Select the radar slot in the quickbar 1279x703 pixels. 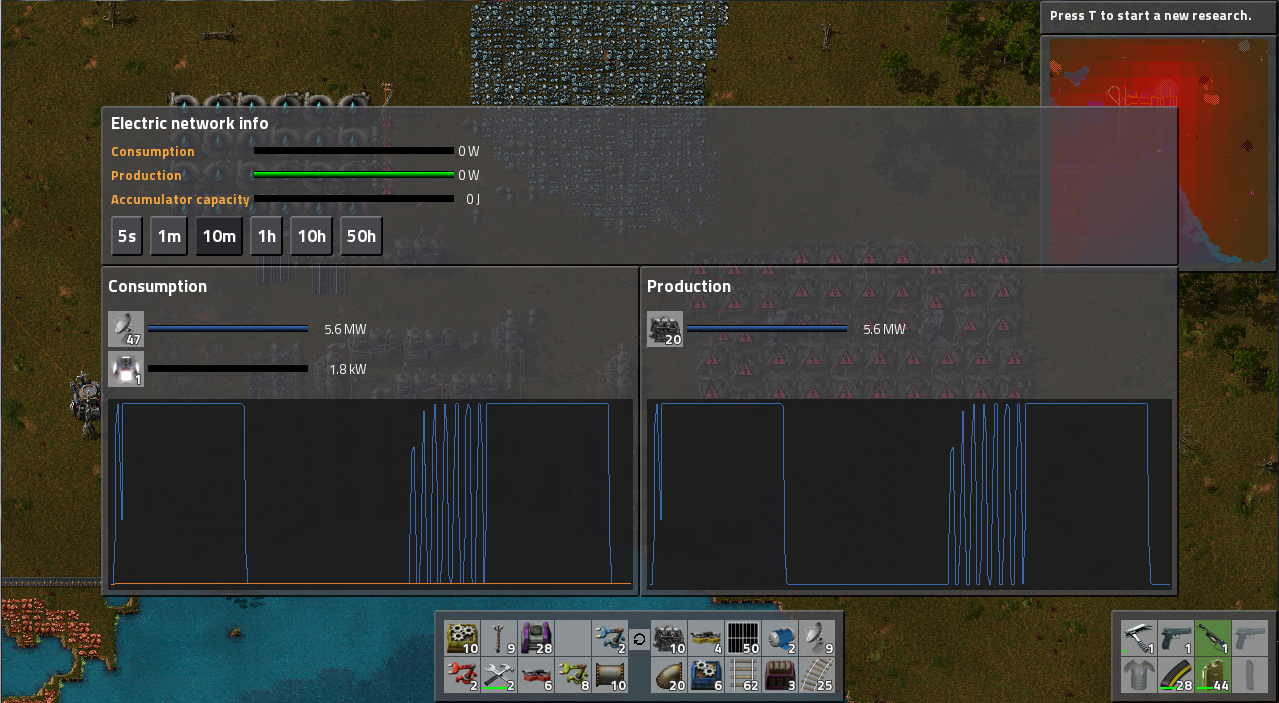[818, 637]
